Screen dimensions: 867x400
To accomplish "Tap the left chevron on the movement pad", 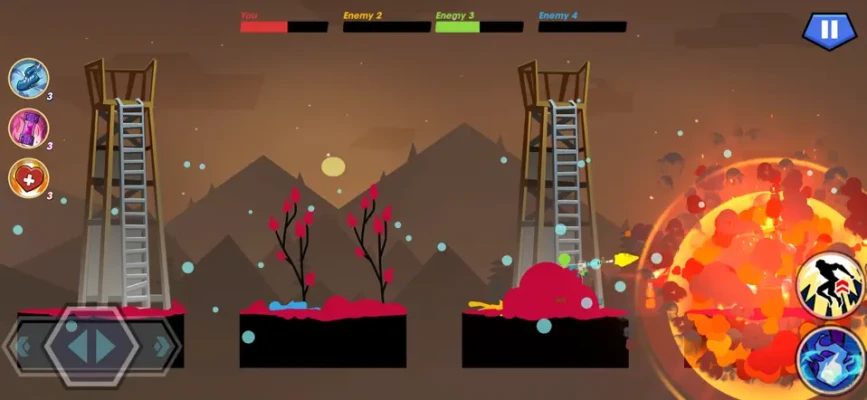I will tap(23, 348).
